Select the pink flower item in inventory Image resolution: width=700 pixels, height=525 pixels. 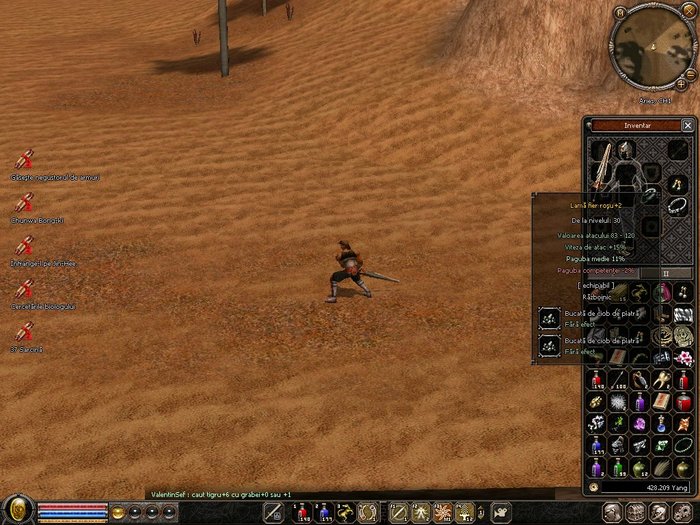(686, 358)
